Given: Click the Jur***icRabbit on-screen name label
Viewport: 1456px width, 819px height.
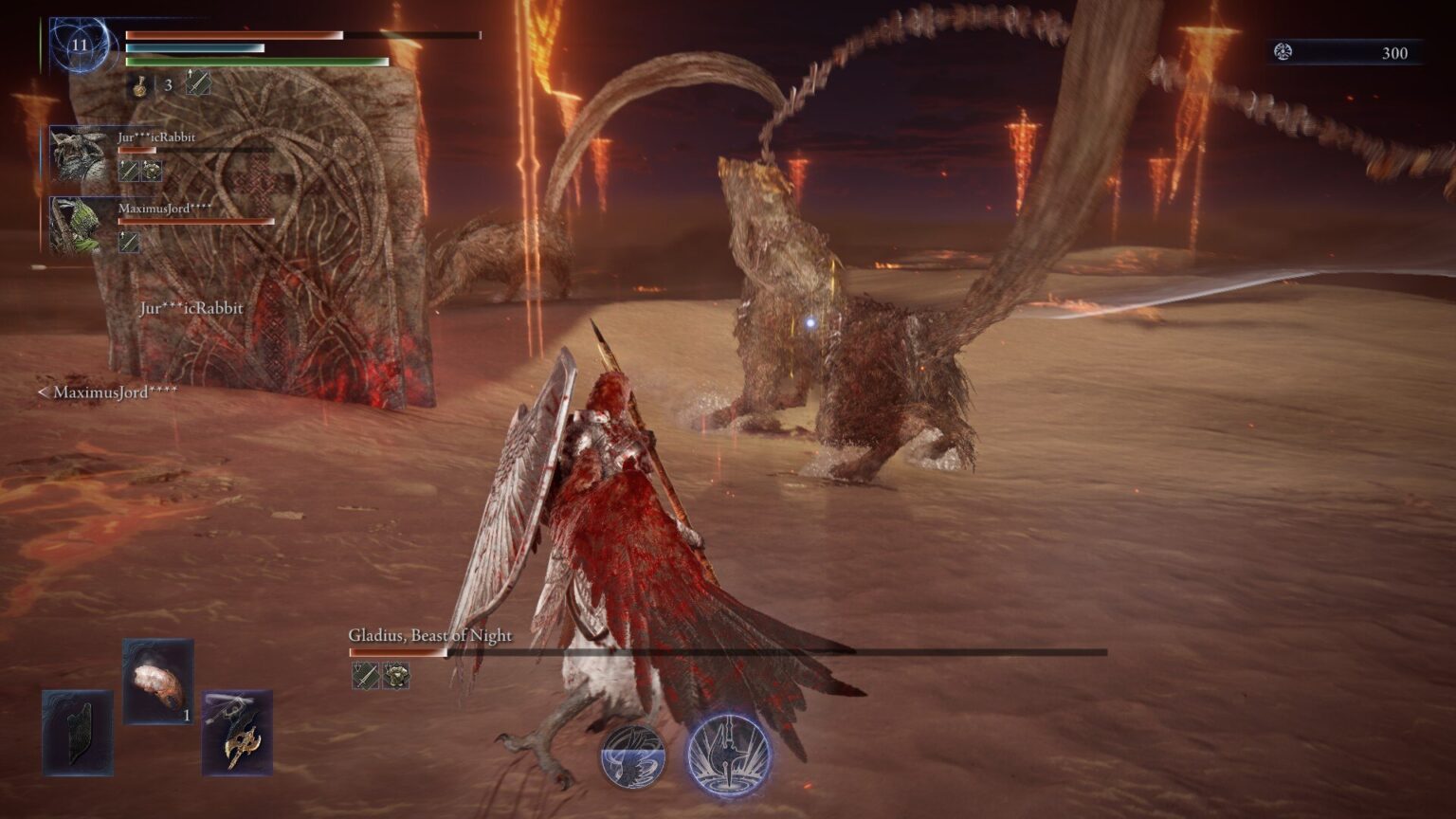Looking at the screenshot, I should point(192,308).
